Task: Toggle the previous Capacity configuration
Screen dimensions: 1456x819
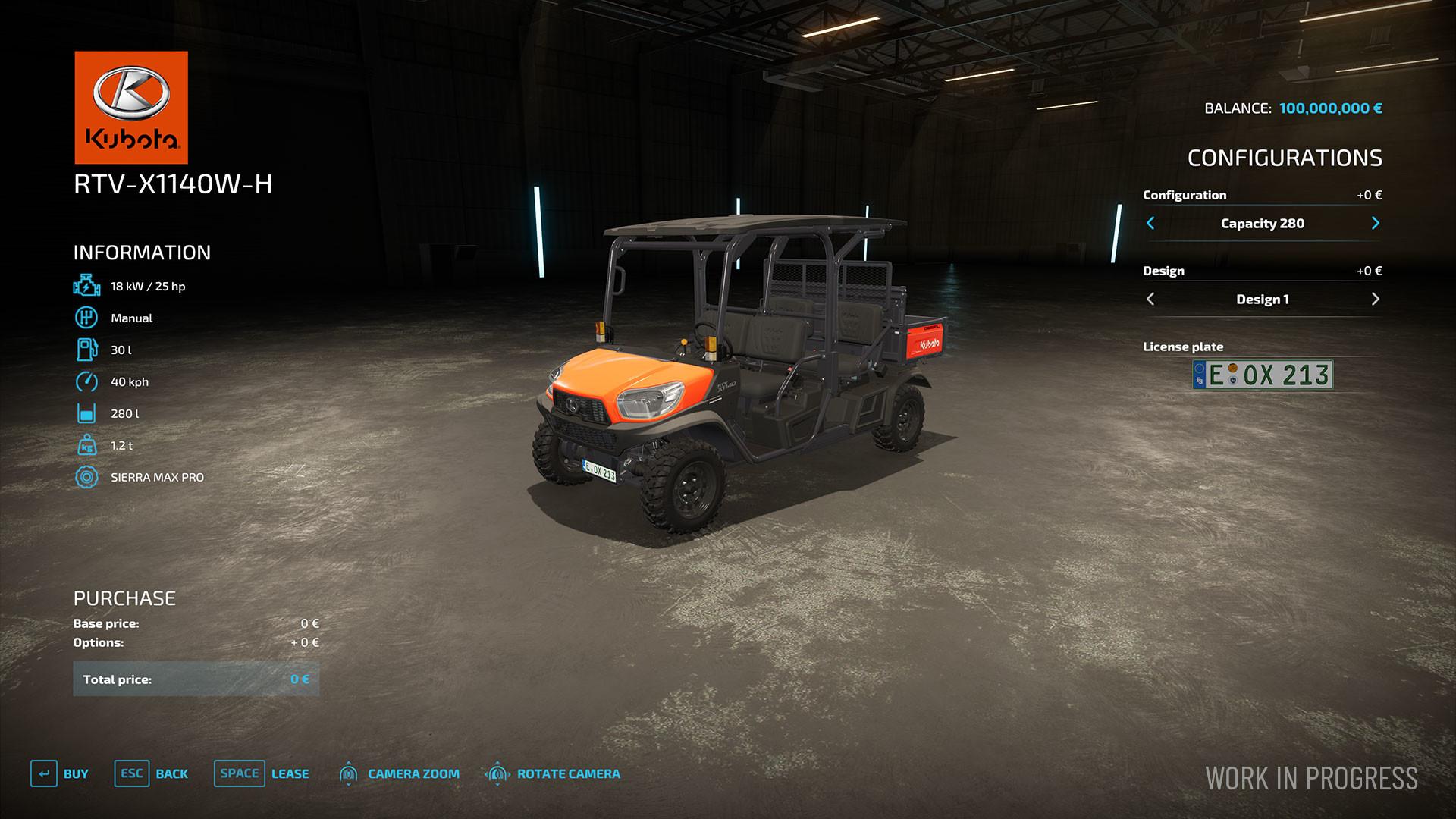Action: click(1150, 223)
